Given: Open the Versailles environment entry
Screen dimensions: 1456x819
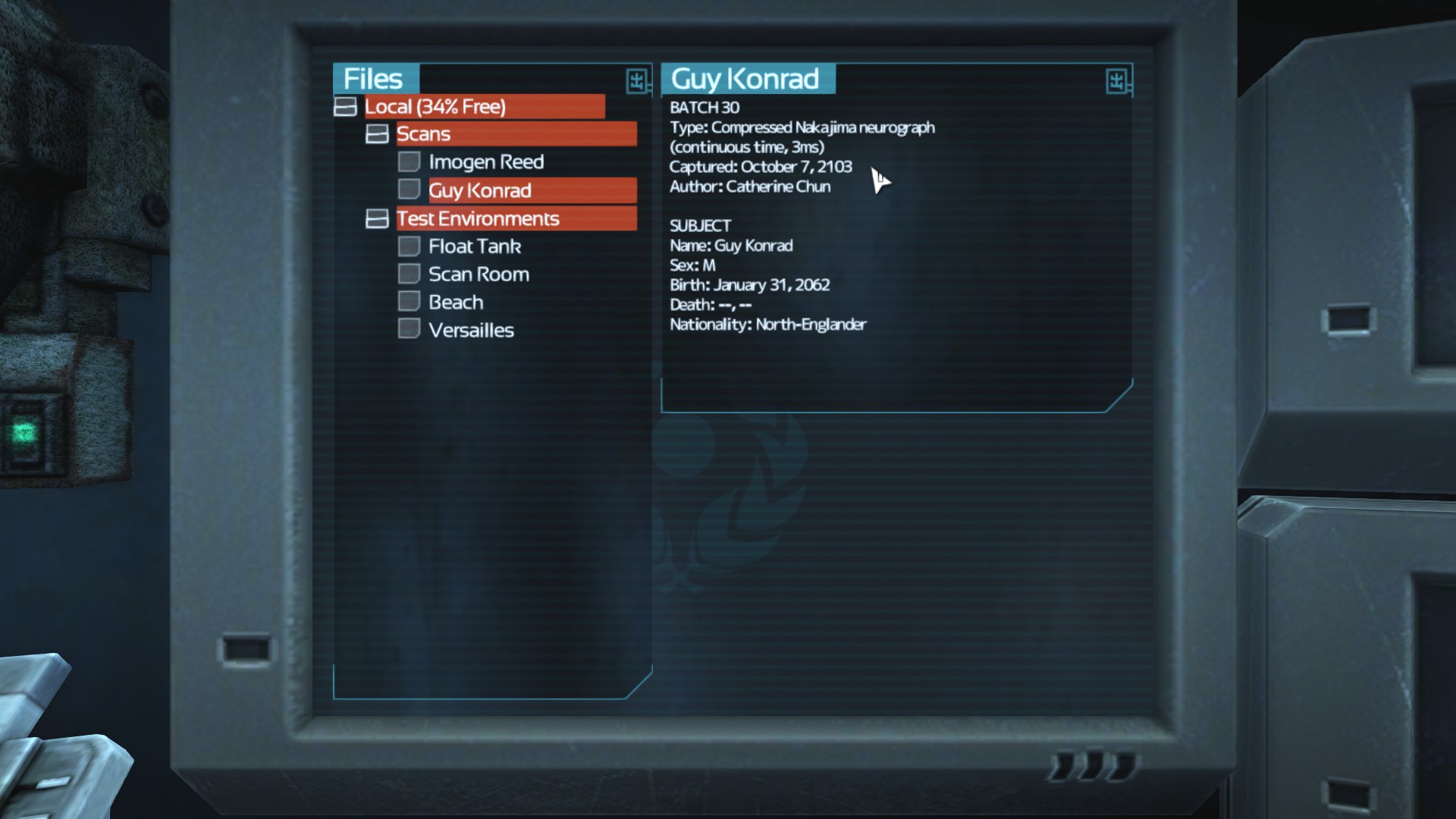Looking at the screenshot, I should point(470,331).
